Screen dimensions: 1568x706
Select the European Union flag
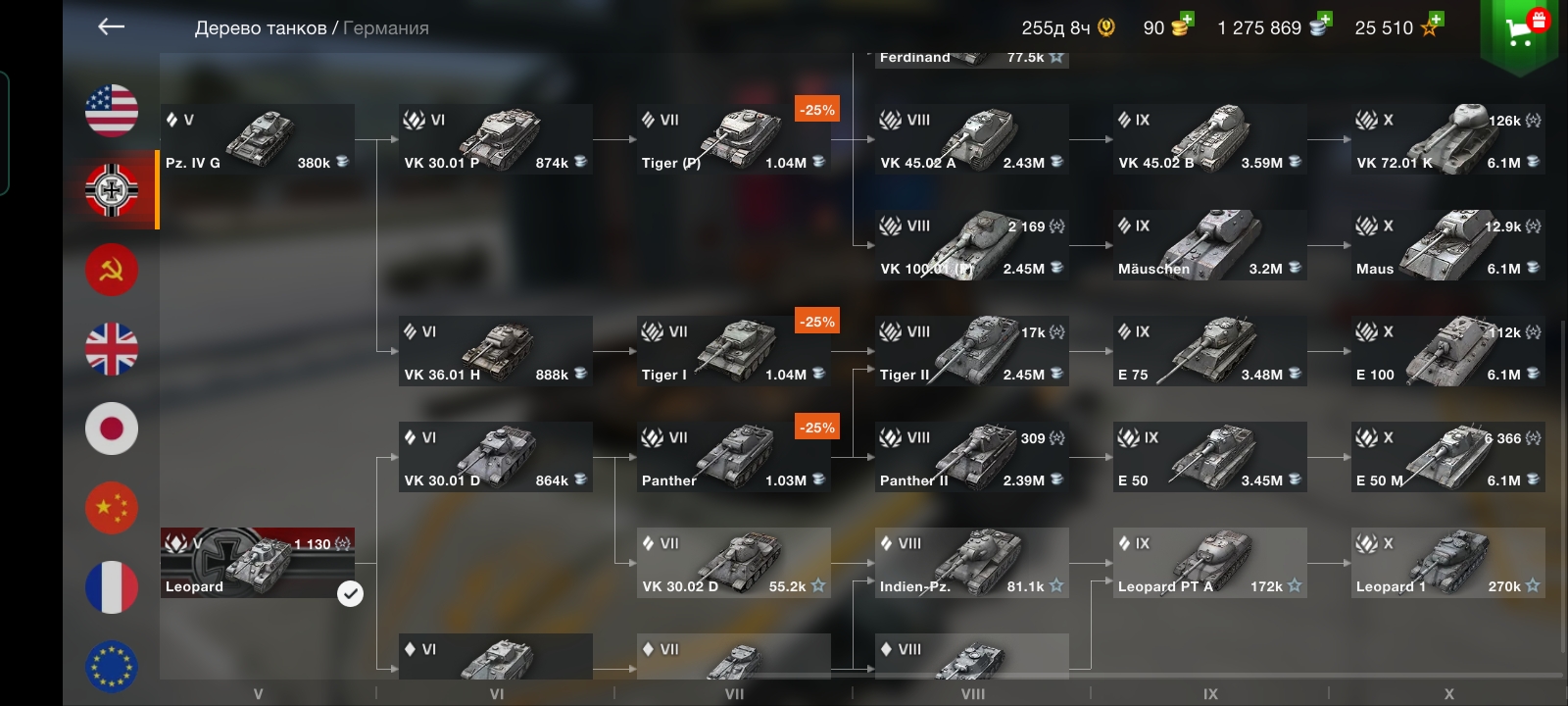[112, 666]
